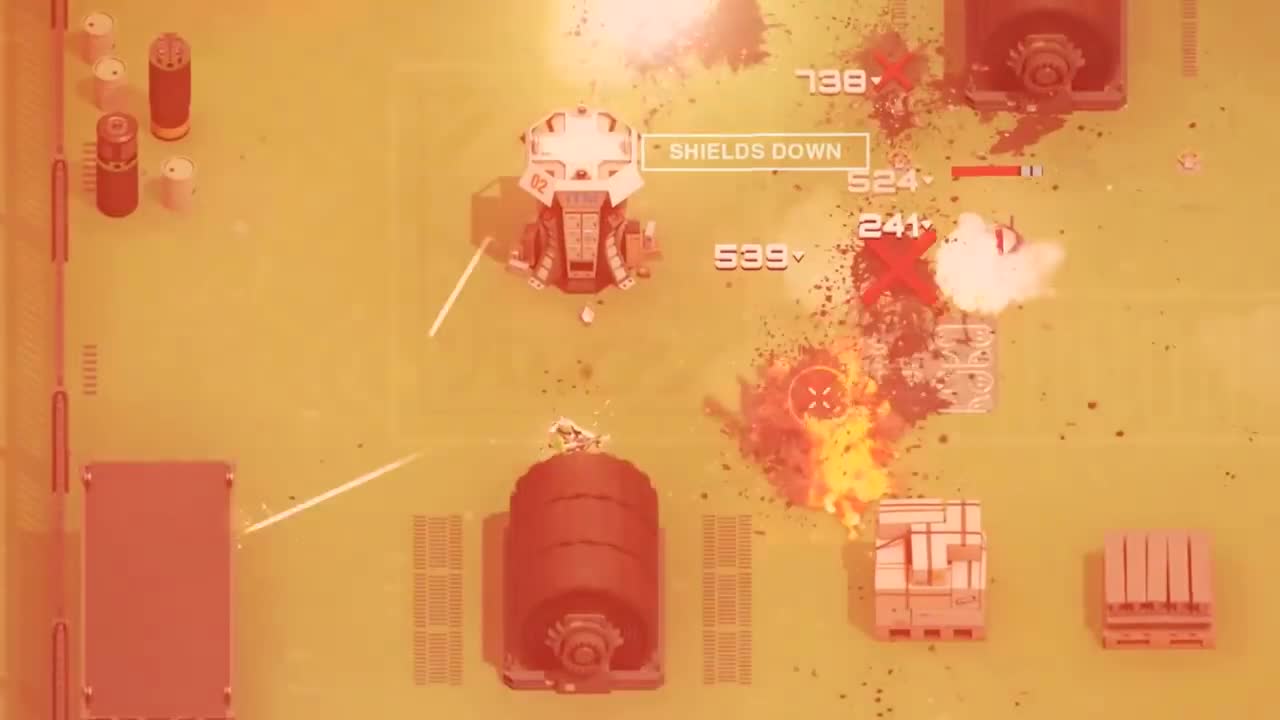Image resolution: width=1280 pixels, height=720 pixels.
Task: Click the small lone barrel beside the canisters
Action: (x=178, y=178)
